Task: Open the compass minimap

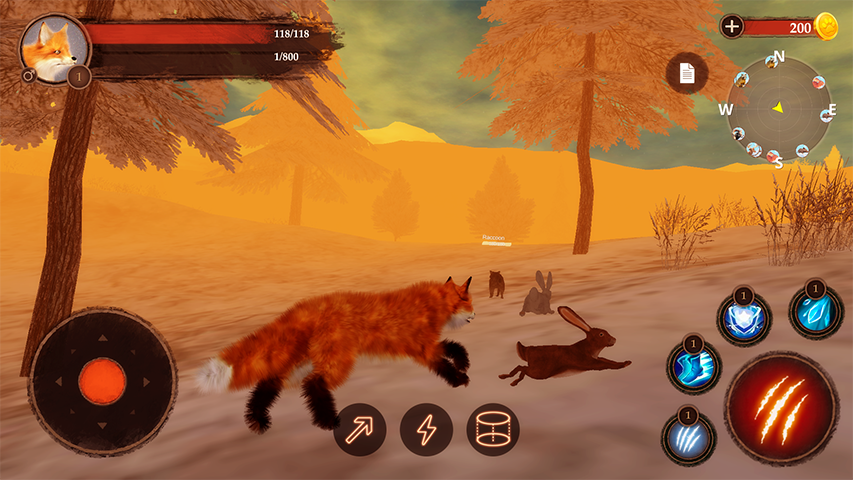Action: (x=778, y=107)
